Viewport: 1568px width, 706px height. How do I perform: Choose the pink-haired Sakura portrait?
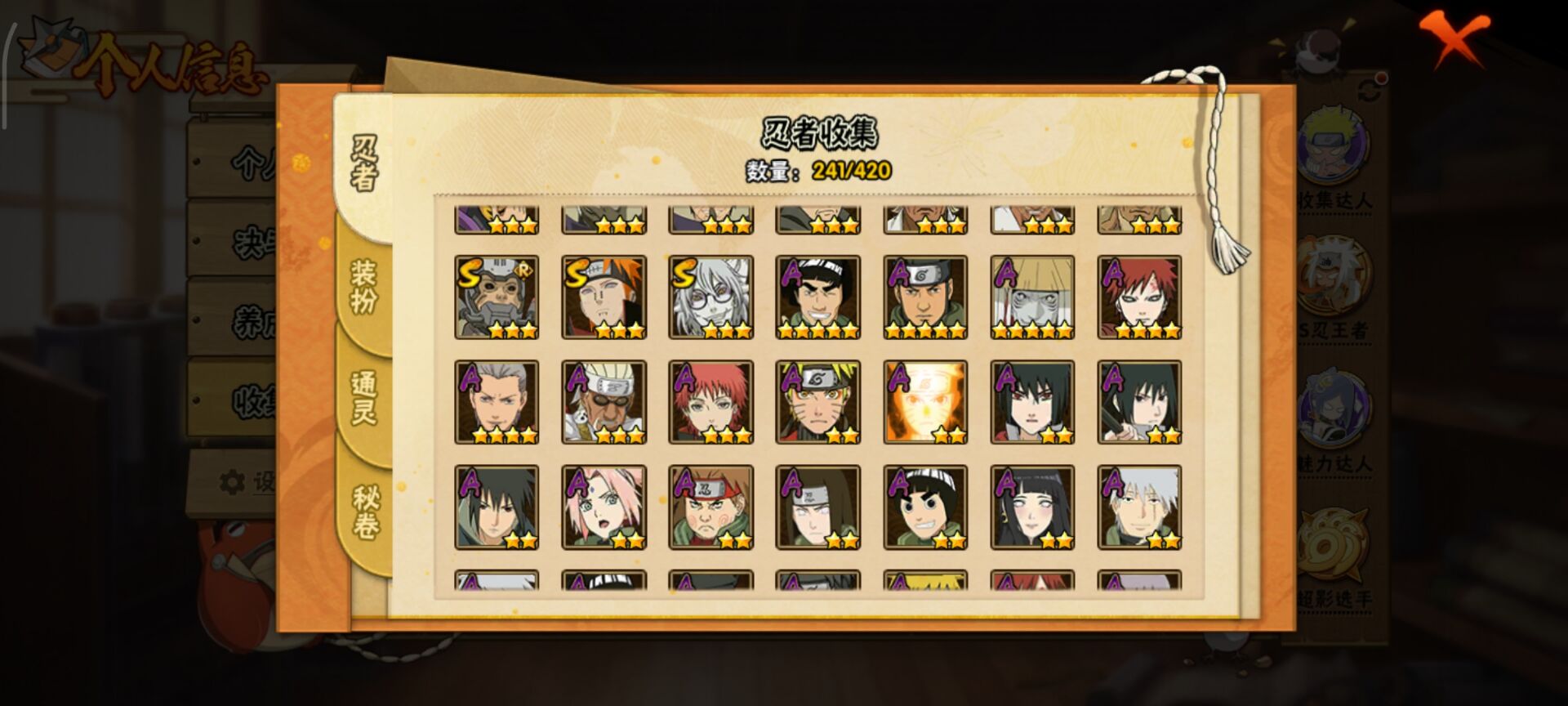tap(604, 507)
